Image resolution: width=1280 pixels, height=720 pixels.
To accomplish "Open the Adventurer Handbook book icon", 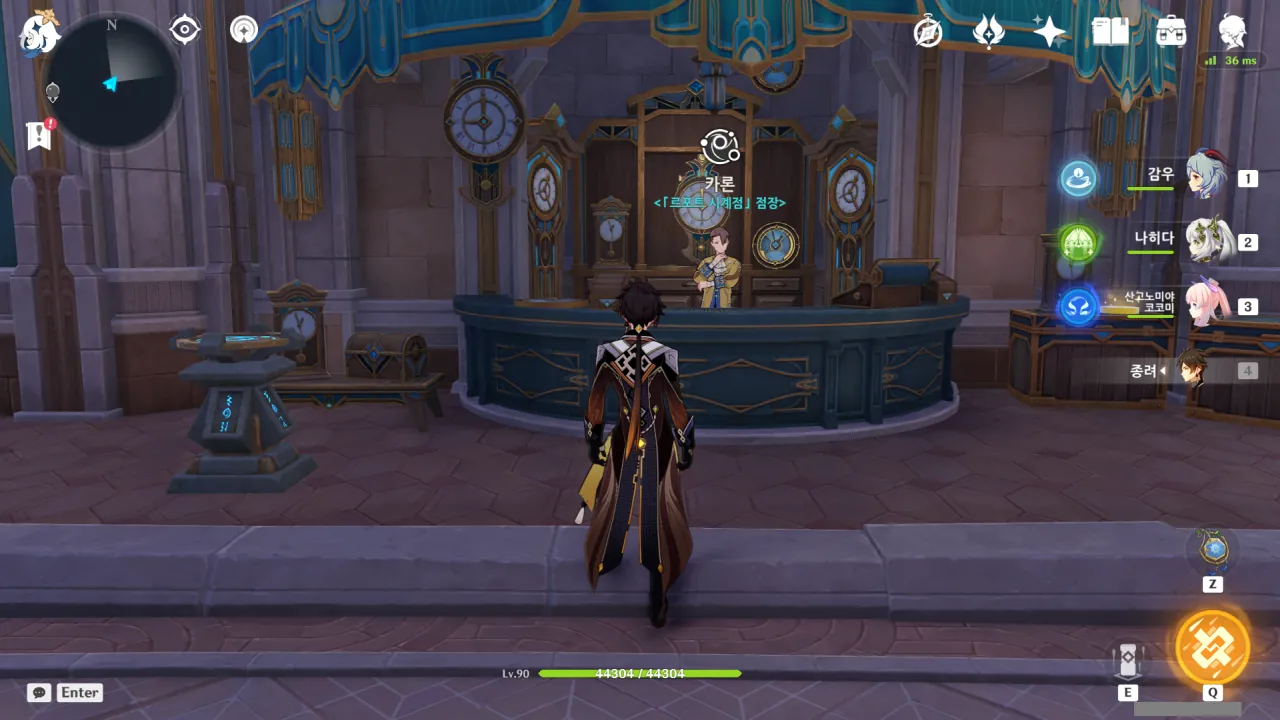I will pos(1110,32).
